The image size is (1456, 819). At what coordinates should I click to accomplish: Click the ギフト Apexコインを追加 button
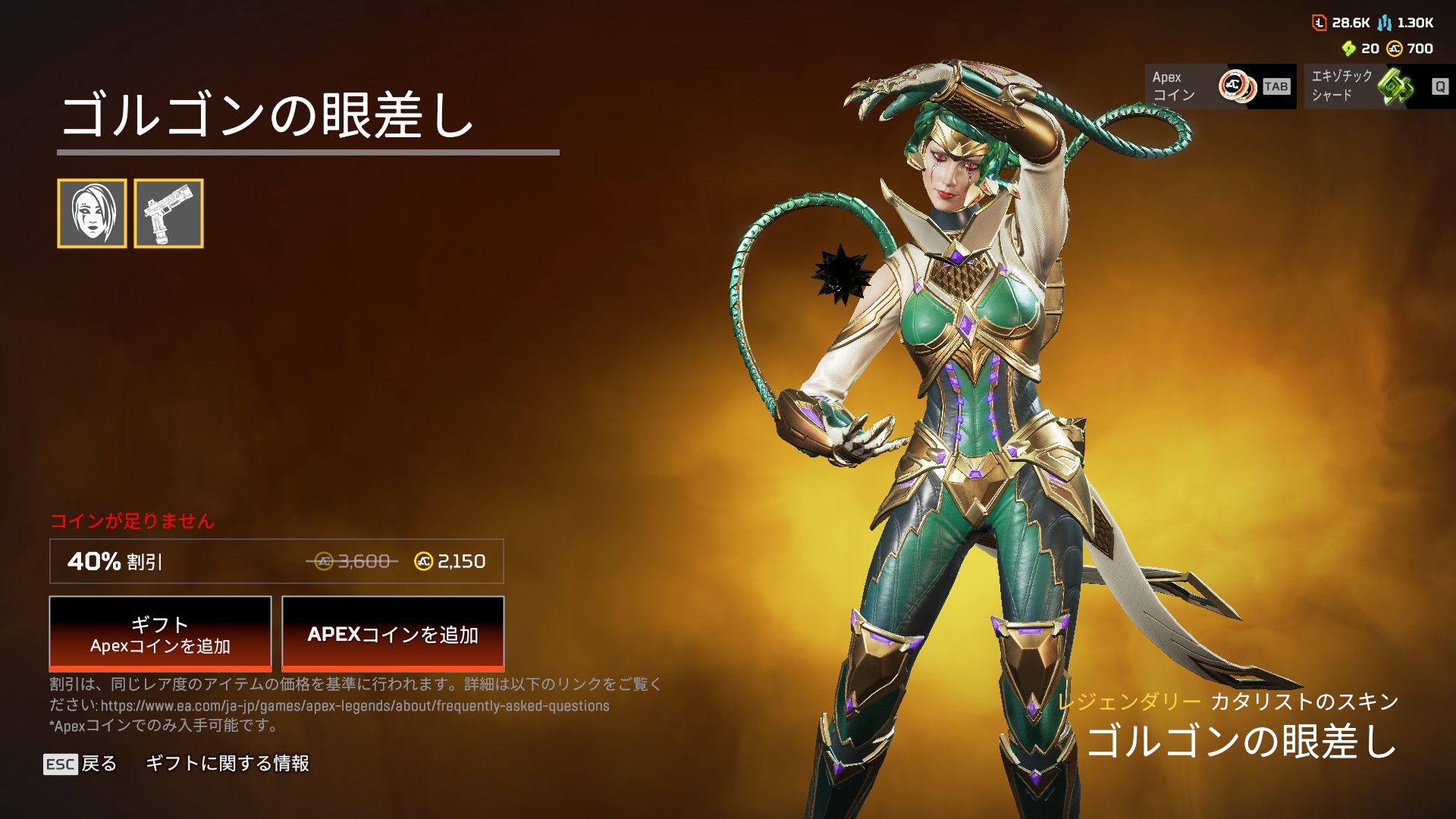pyautogui.click(x=160, y=633)
